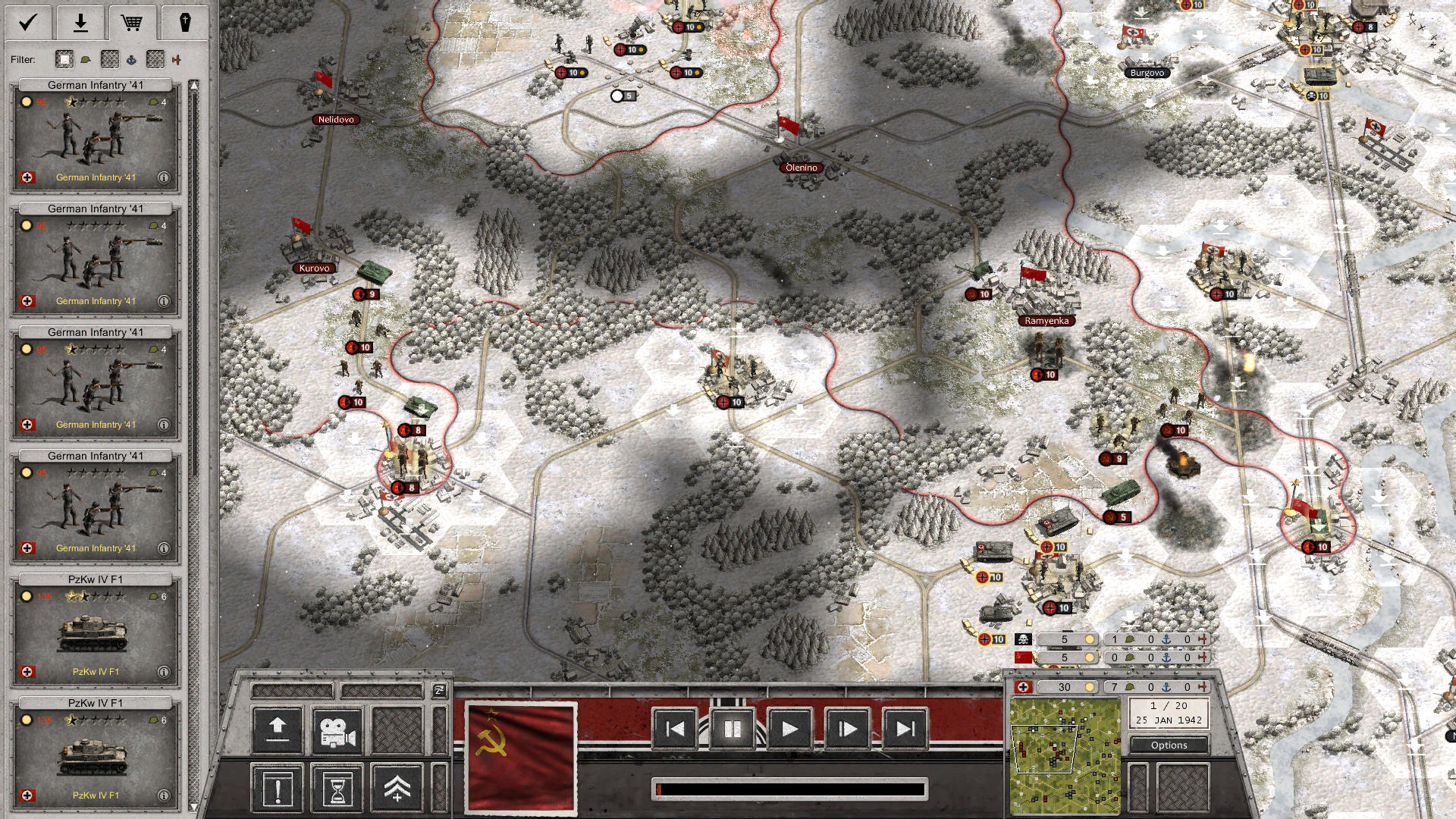Click the small Zz sleep icon
1456x819 pixels.
438,691
